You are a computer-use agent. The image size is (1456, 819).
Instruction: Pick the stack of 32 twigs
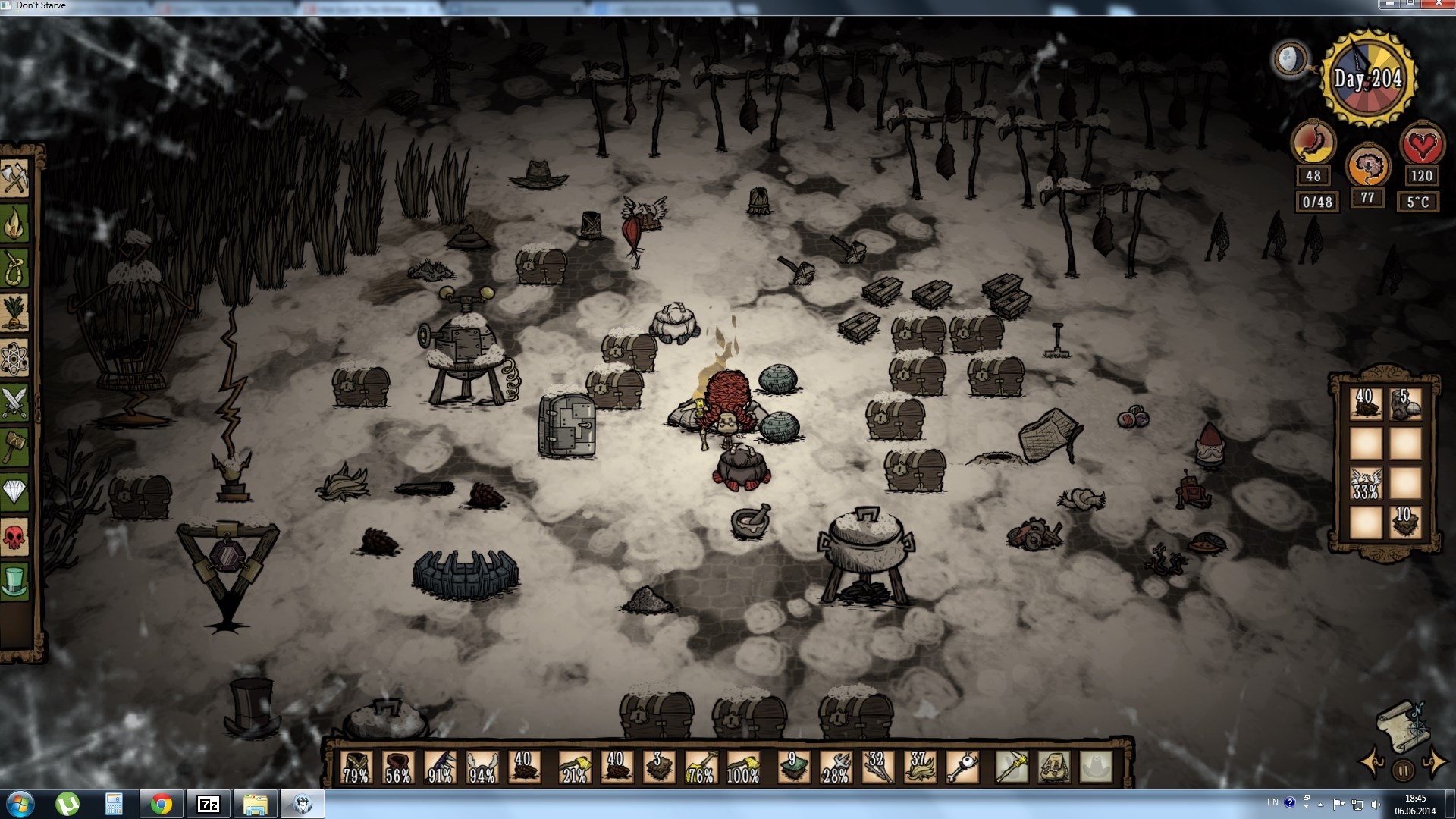pyautogui.click(x=877, y=767)
